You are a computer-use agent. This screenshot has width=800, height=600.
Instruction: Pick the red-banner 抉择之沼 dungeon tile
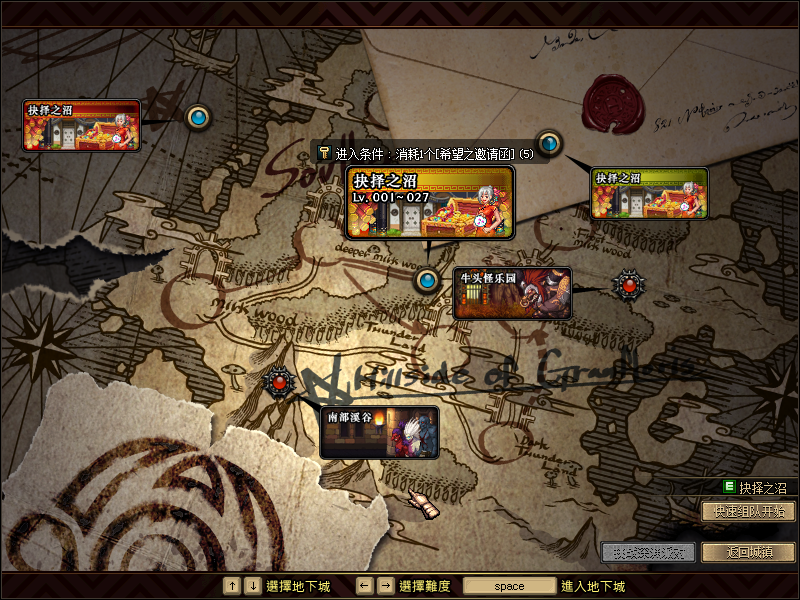pyautogui.click(x=82, y=125)
